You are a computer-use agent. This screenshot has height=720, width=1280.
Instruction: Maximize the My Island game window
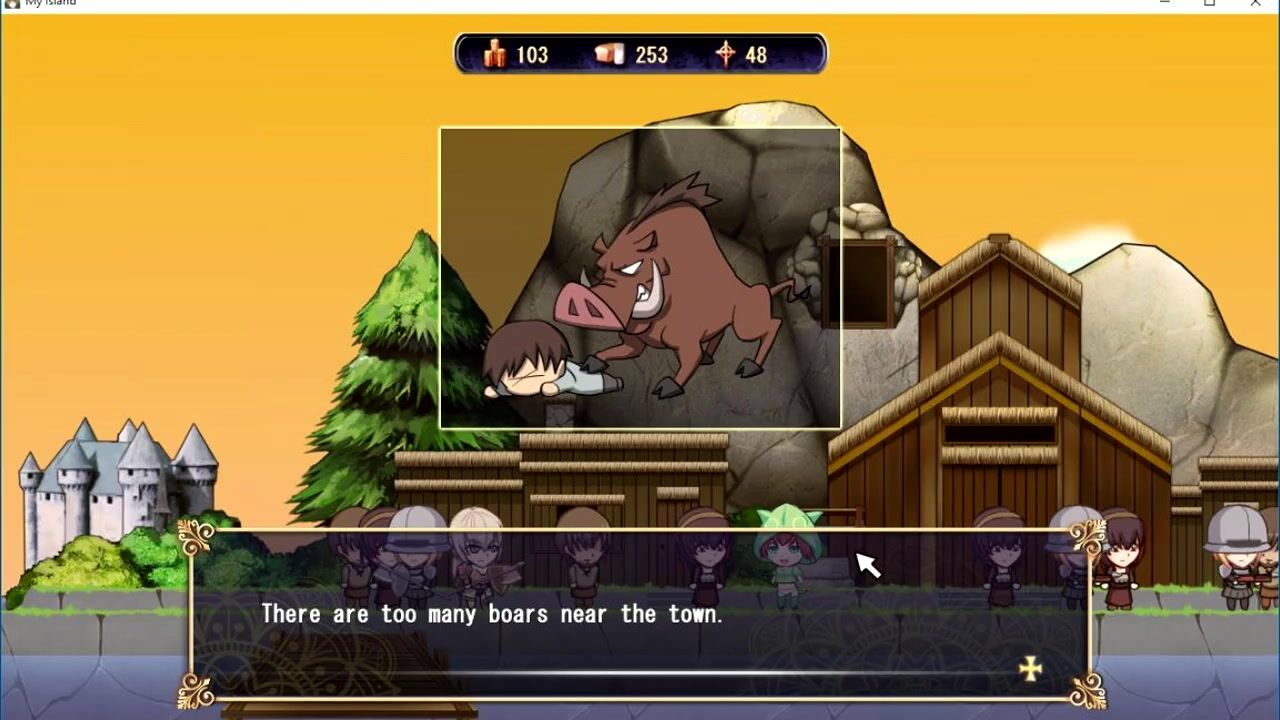[x=1209, y=4]
